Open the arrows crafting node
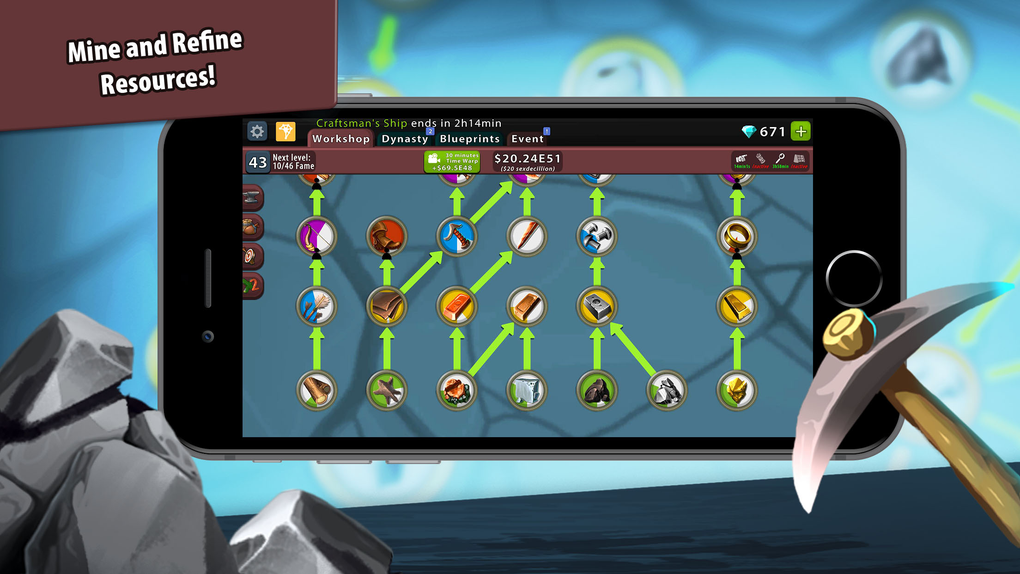The height and width of the screenshot is (574, 1020). click(x=316, y=306)
